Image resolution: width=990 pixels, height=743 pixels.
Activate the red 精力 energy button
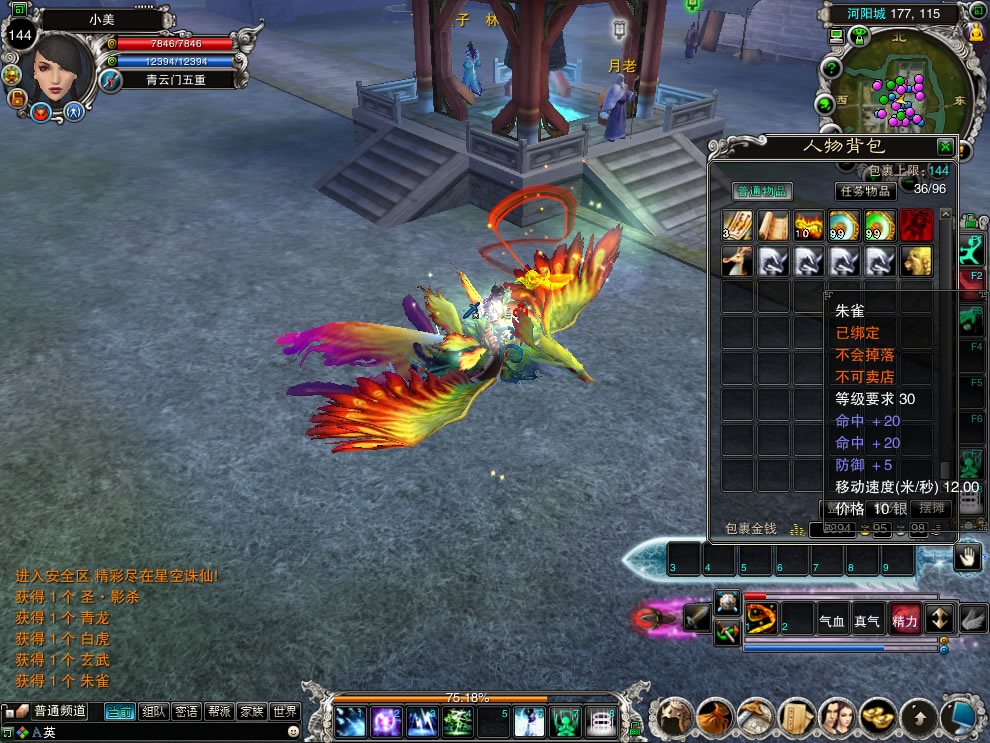pyautogui.click(x=904, y=620)
